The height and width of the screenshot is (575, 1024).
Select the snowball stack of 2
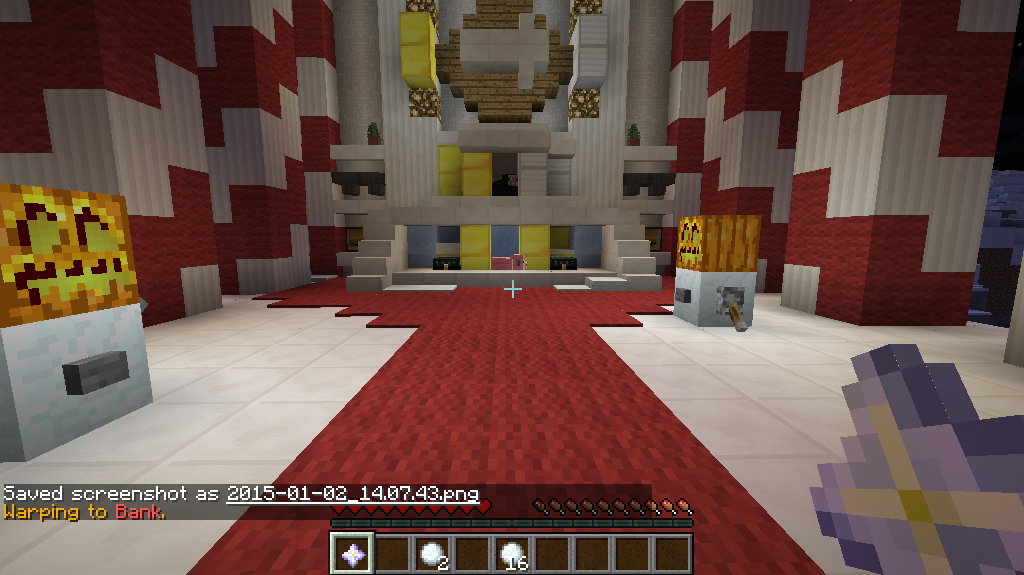tap(432, 552)
